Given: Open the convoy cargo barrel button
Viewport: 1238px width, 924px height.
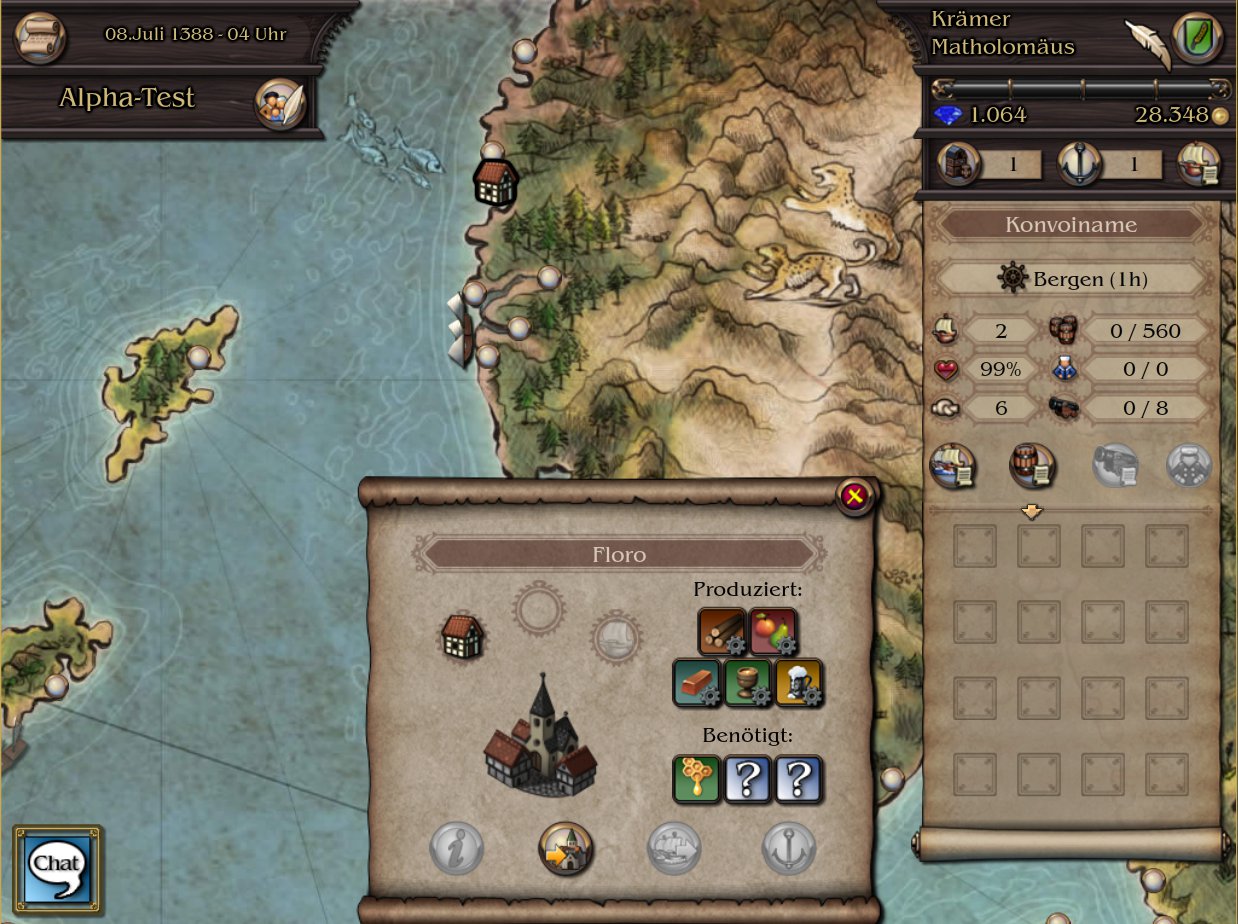Looking at the screenshot, I should [x=1032, y=467].
